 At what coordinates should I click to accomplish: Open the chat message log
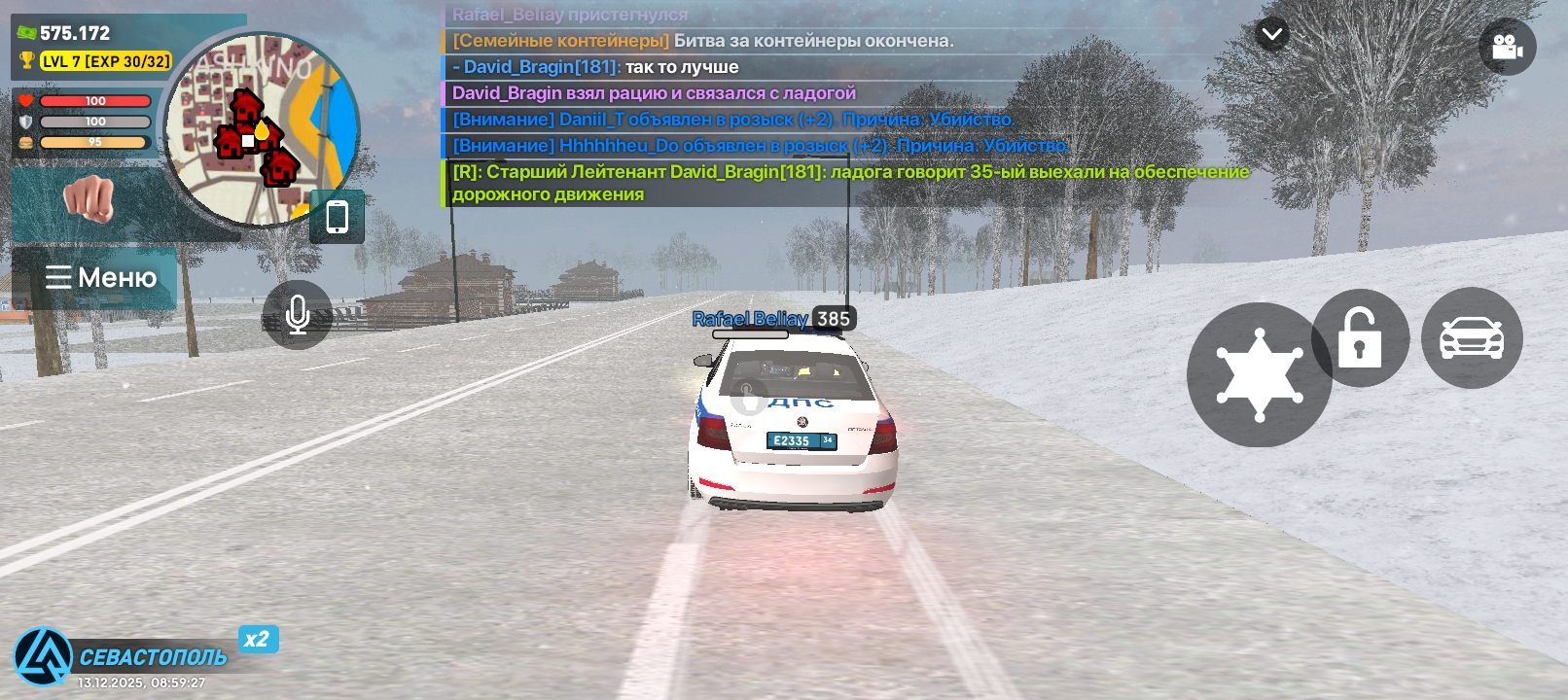837,107
